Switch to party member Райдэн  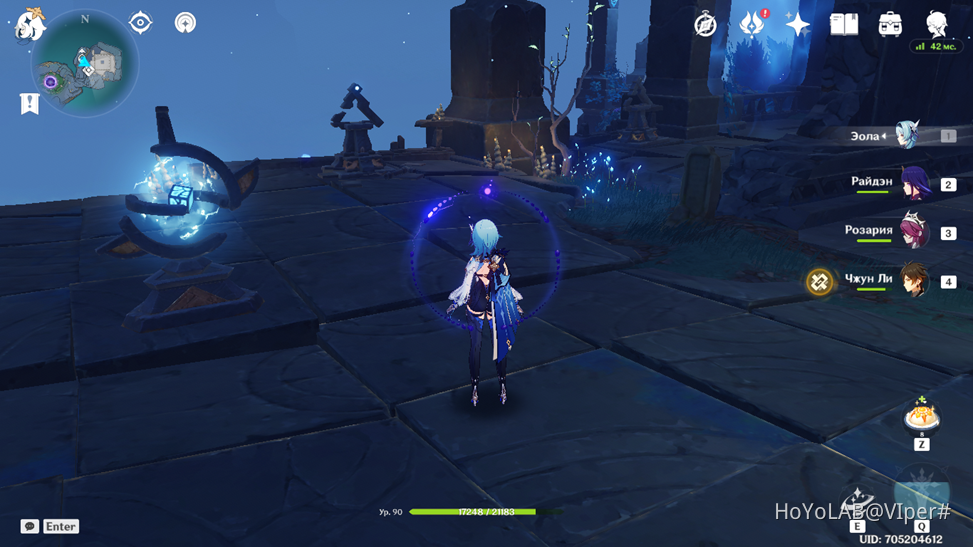(914, 184)
